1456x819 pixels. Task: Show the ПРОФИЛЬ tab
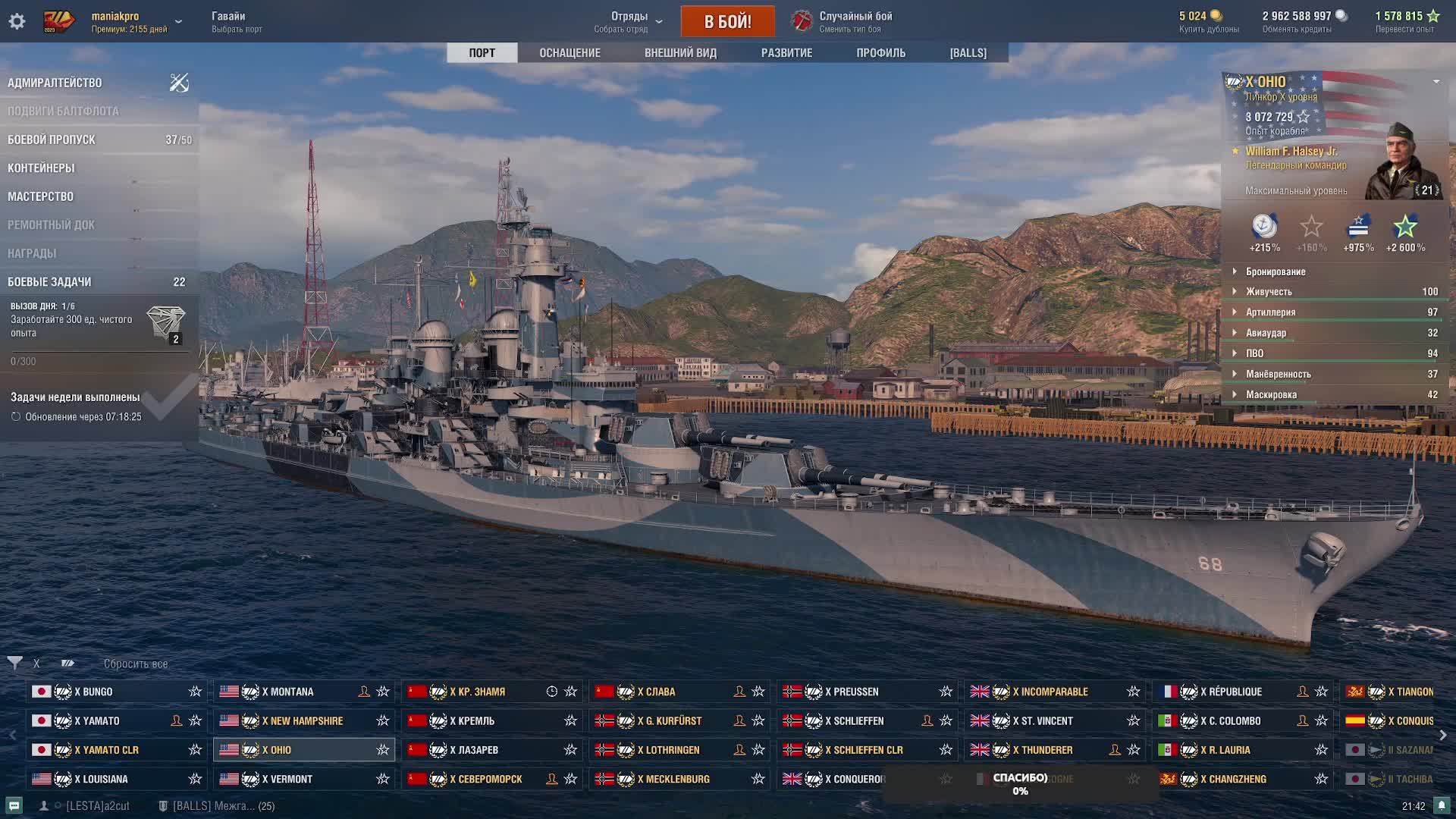[x=880, y=53]
